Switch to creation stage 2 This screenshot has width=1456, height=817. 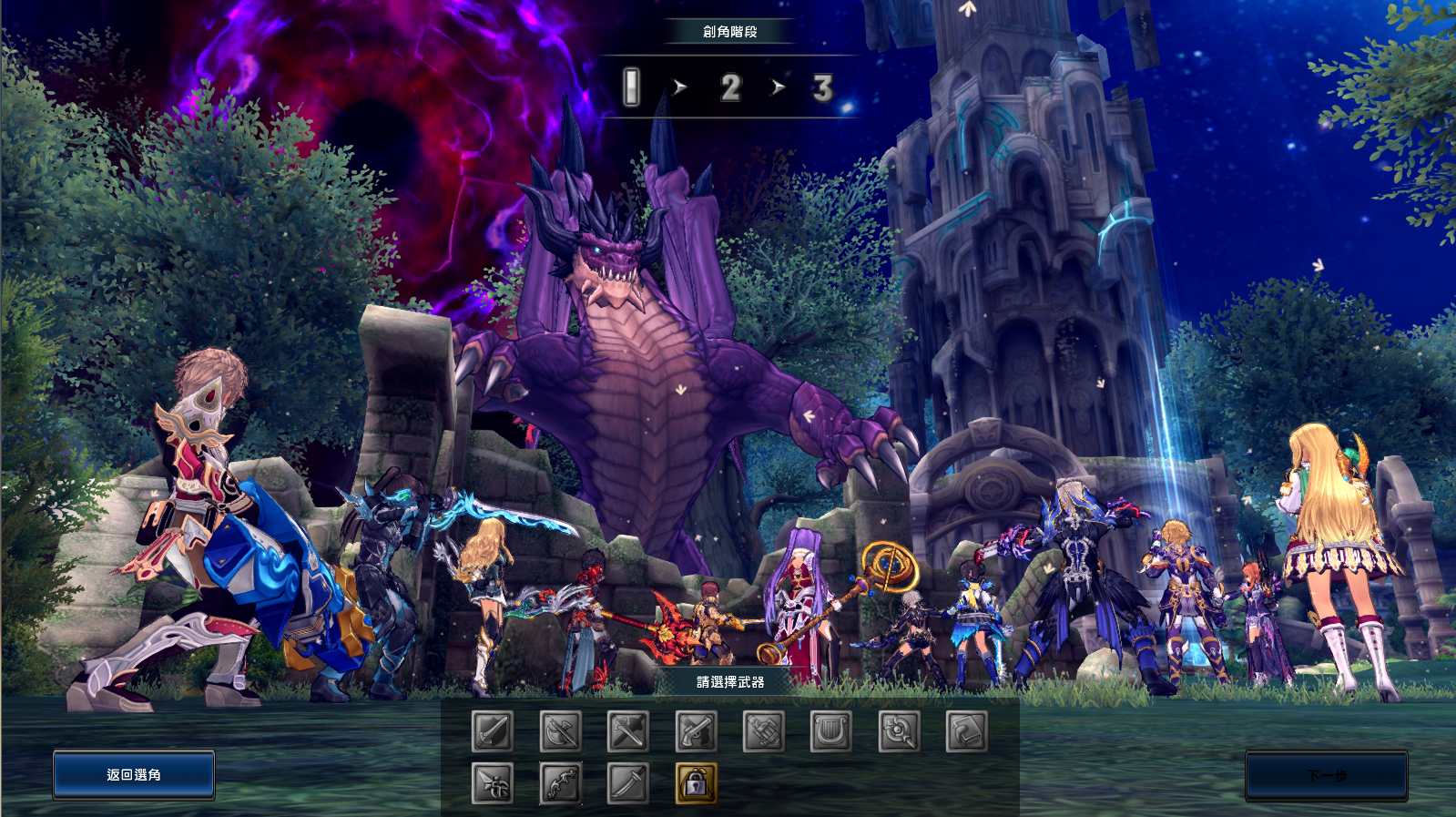729,87
